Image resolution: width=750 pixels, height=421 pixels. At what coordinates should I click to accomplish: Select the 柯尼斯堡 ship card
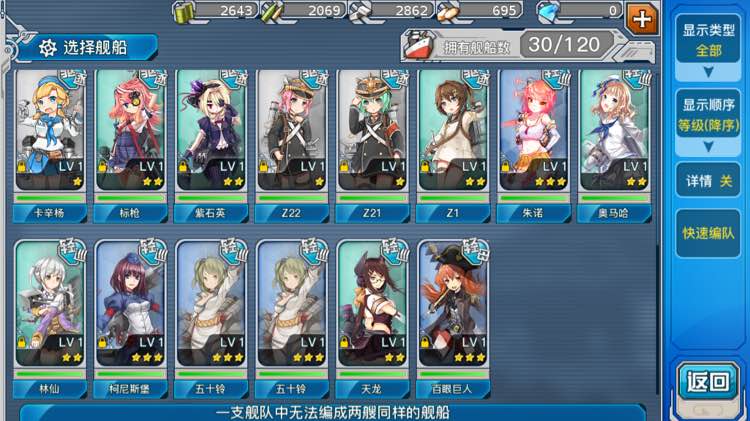(131, 305)
